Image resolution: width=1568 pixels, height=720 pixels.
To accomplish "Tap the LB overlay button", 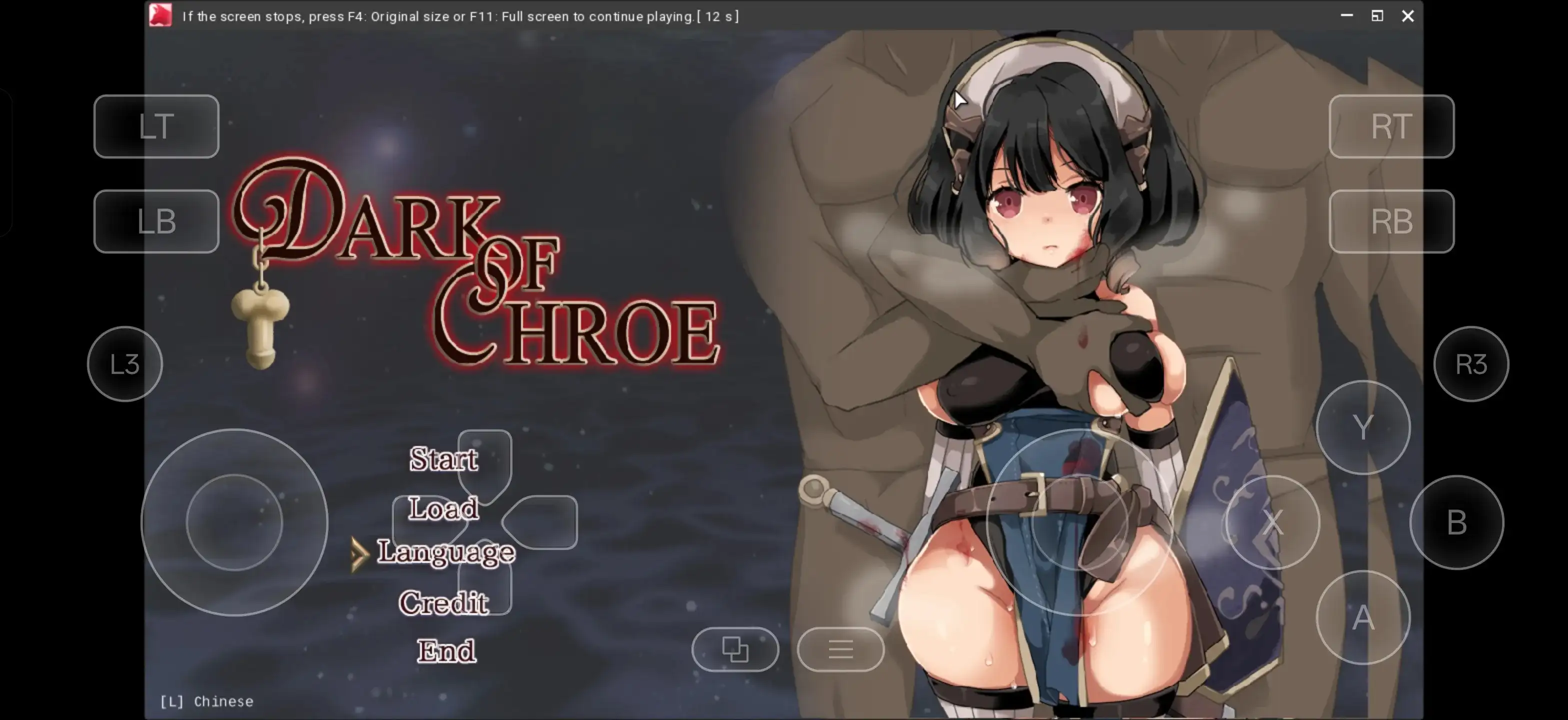I will click(x=156, y=221).
